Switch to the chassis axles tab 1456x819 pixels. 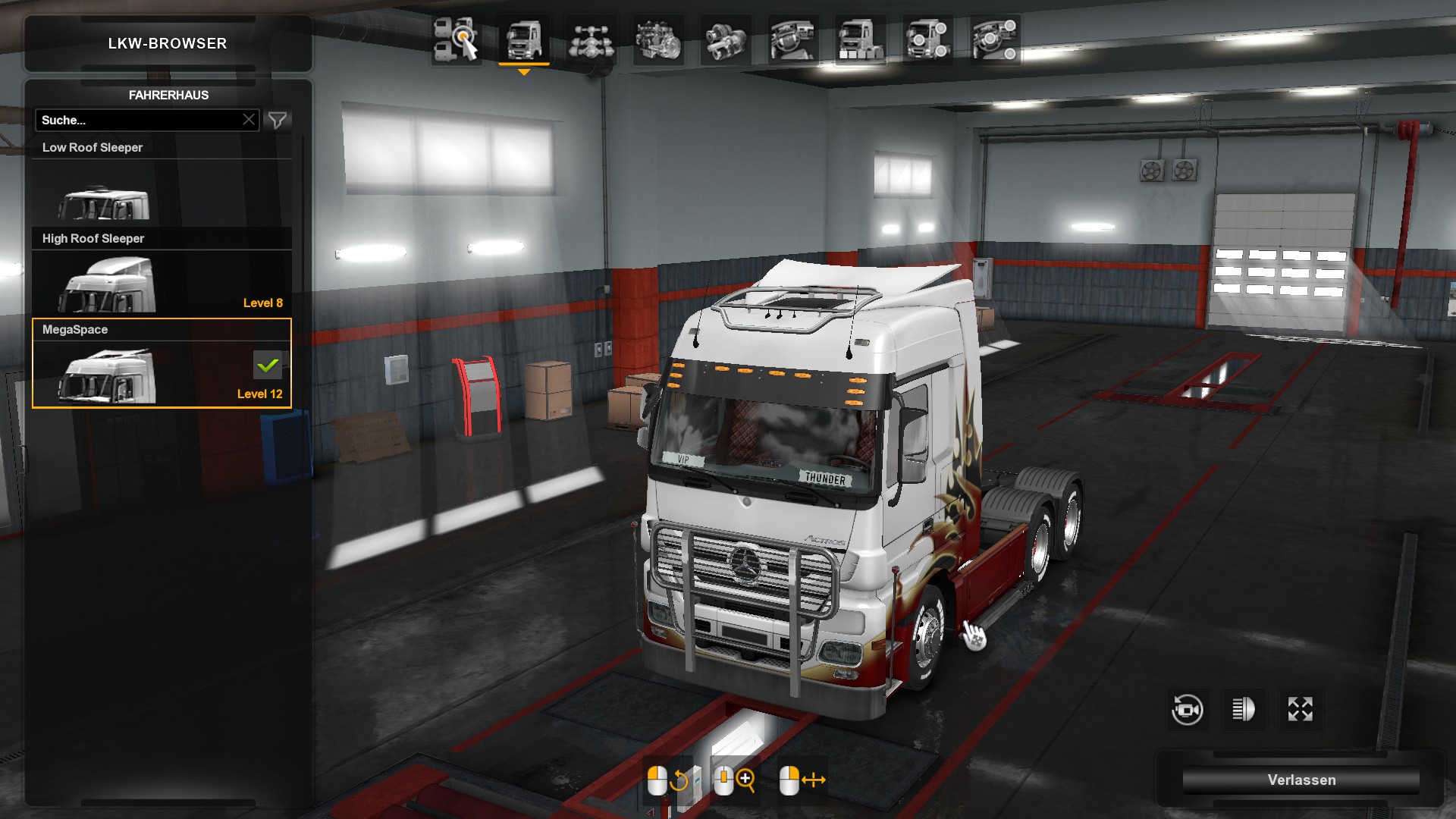tap(591, 39)
